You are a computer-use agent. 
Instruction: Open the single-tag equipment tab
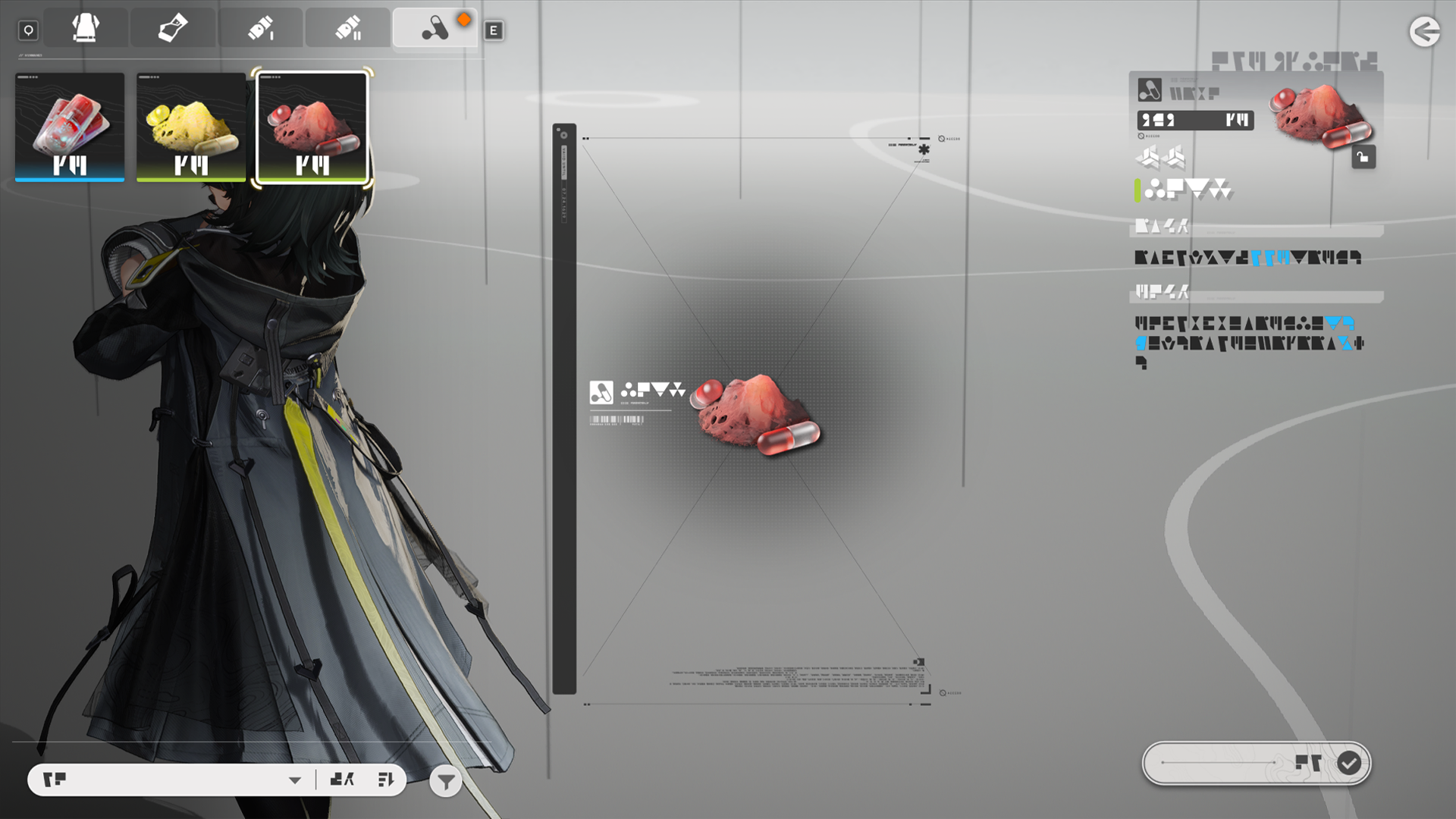pyautogui.click(x=173, y=29)
